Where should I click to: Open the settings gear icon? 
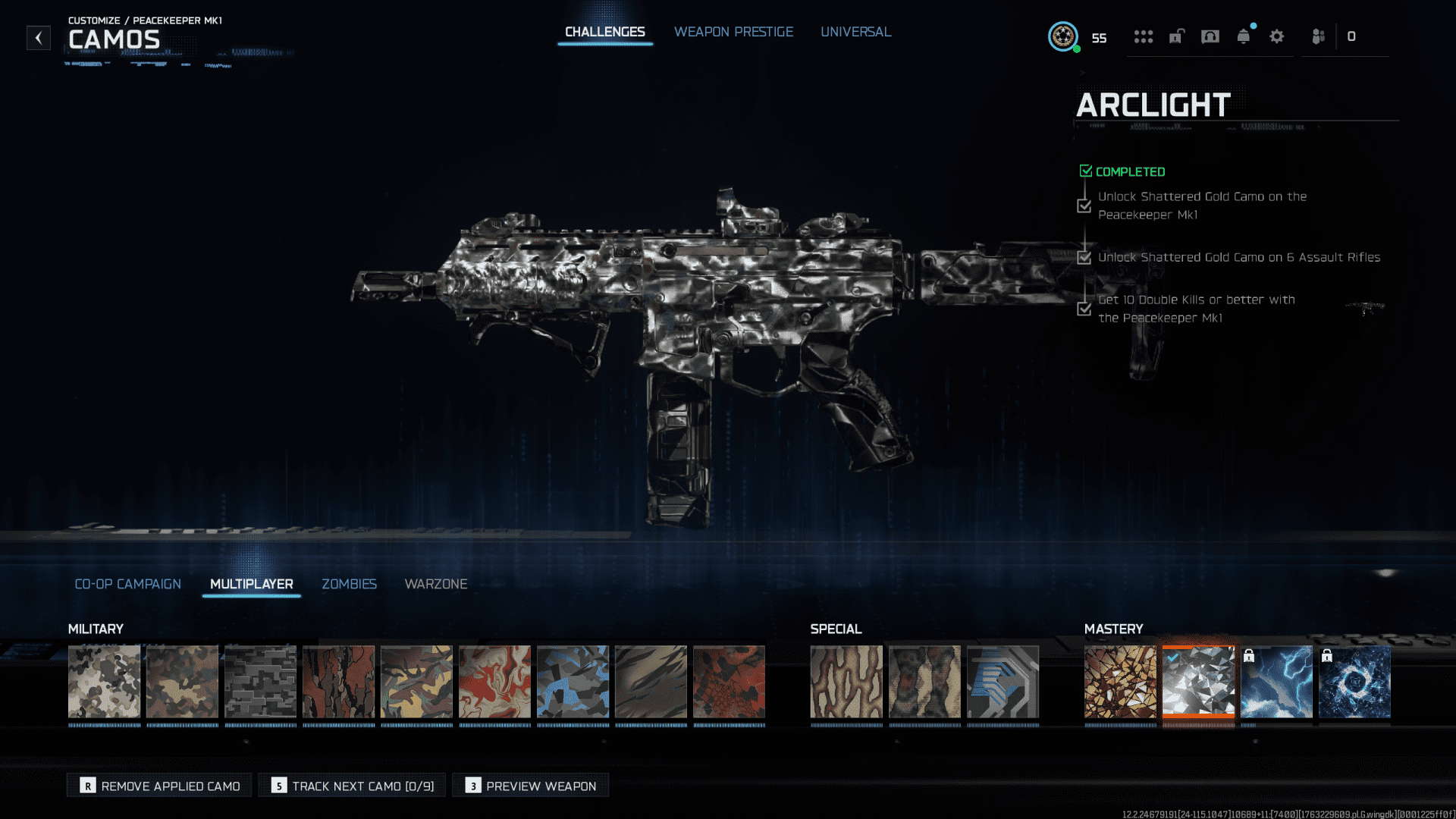(x=1277, y=36)
